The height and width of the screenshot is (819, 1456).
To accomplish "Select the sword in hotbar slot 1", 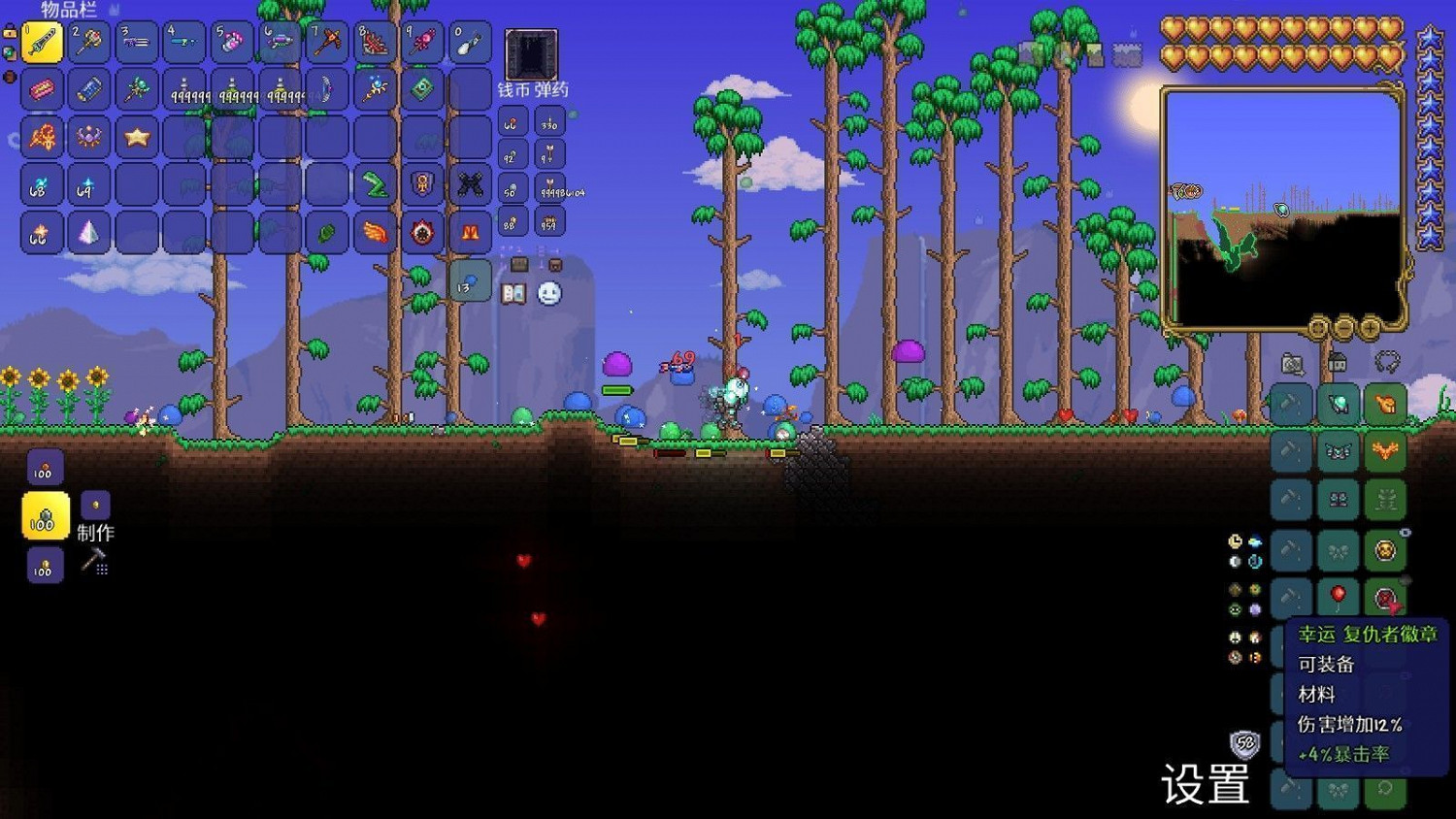I will (42, 42).
